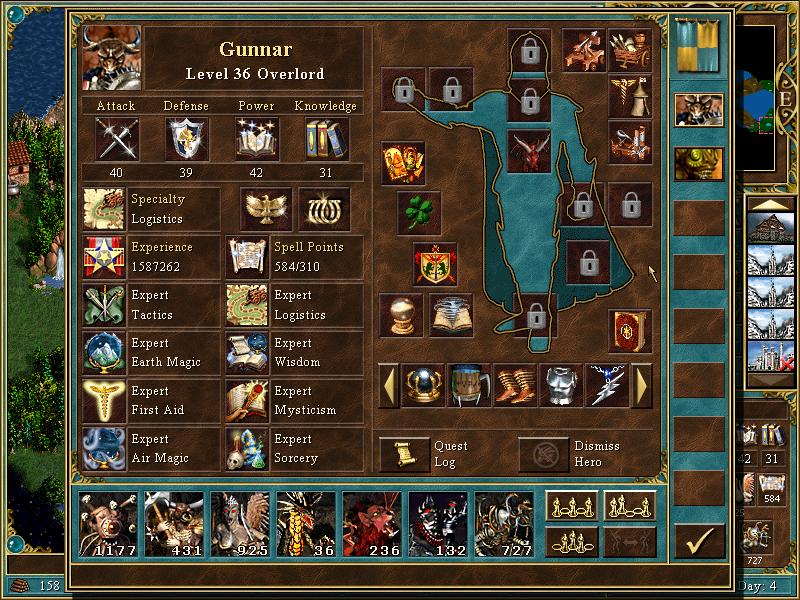Select the boots item in backpack
Image resolution: width=800 pixels, height=600 pixels.
[x=514, y=385]
